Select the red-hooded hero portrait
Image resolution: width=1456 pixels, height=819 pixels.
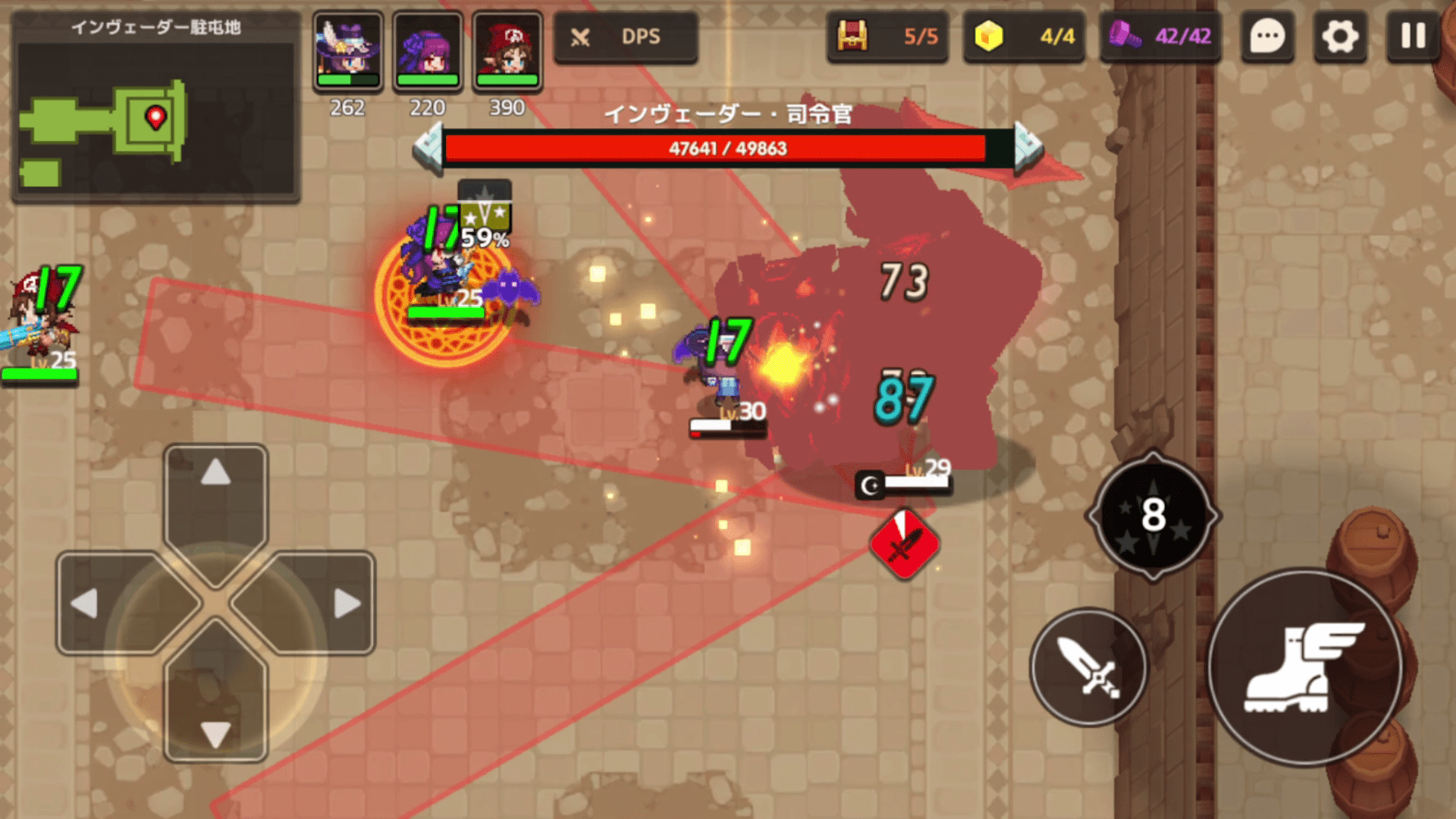(x=507, y=50)
